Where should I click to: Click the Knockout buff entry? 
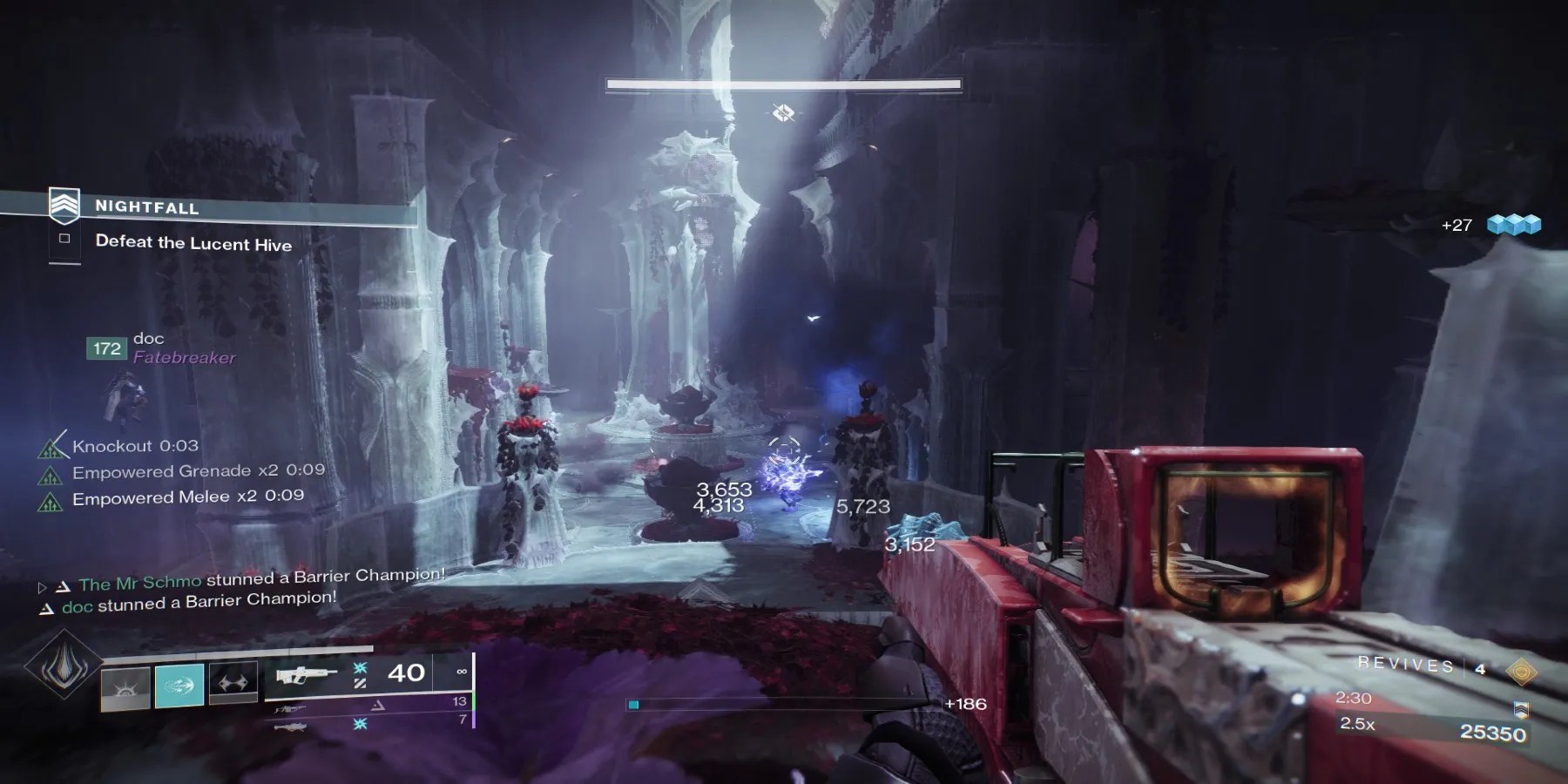[x=135, y=446]
